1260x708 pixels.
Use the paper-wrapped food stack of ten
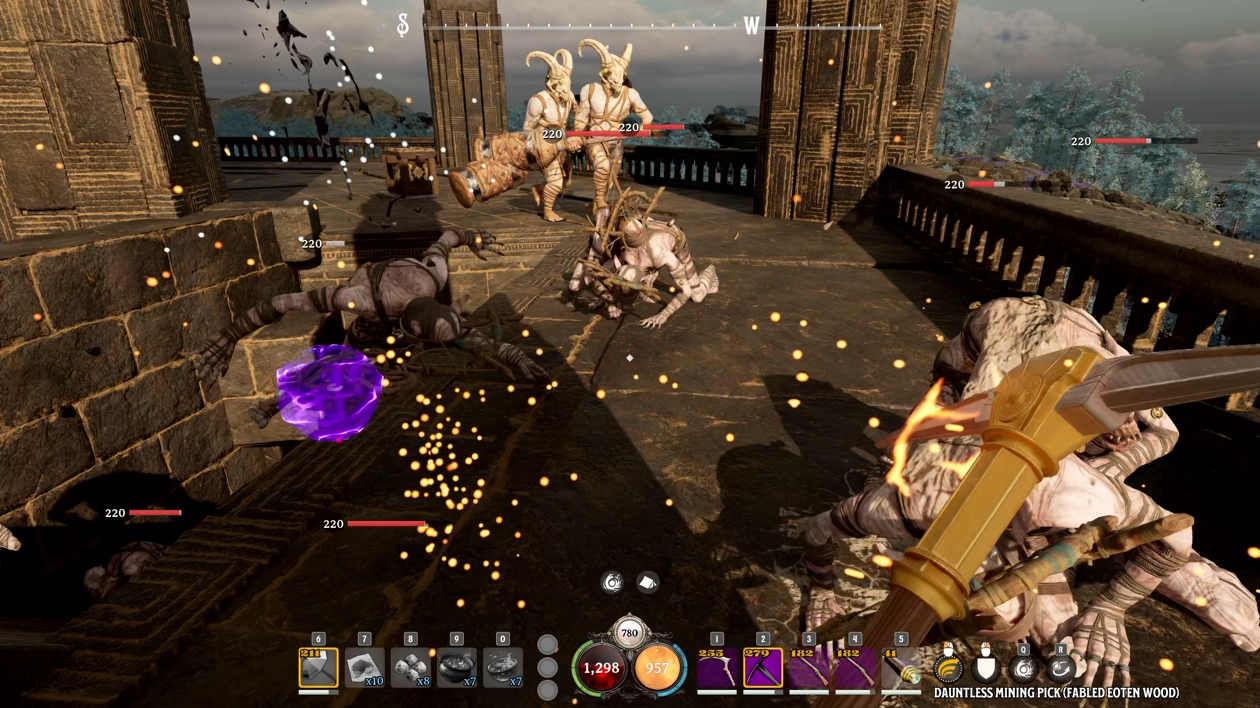click(364, 668)
